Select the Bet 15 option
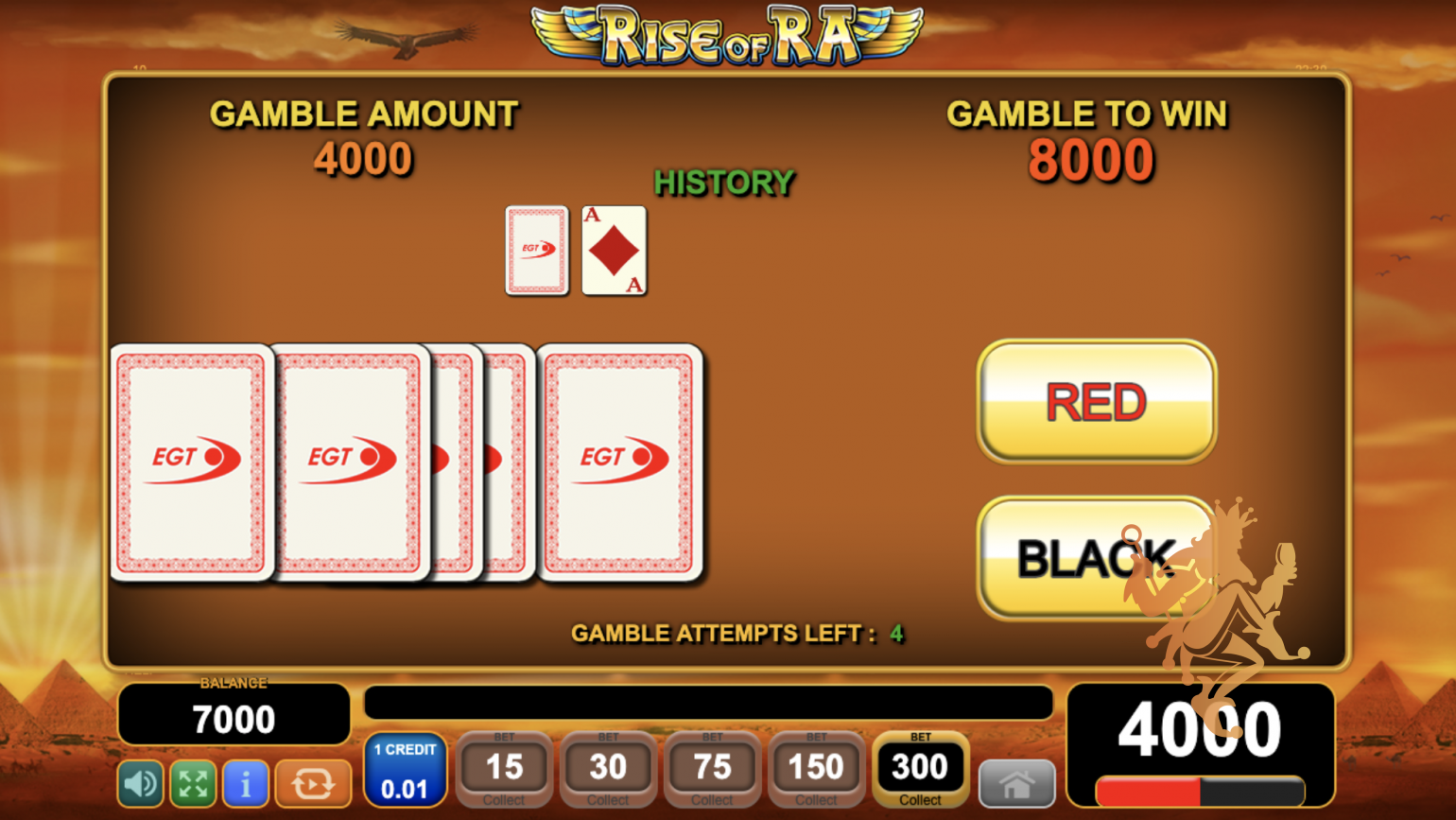 (x=503, y=766)
